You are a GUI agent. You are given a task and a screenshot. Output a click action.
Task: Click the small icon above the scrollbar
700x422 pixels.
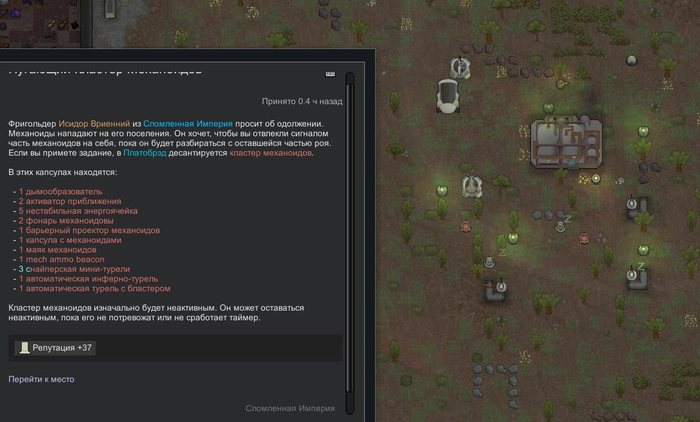[x=331, y=72]
